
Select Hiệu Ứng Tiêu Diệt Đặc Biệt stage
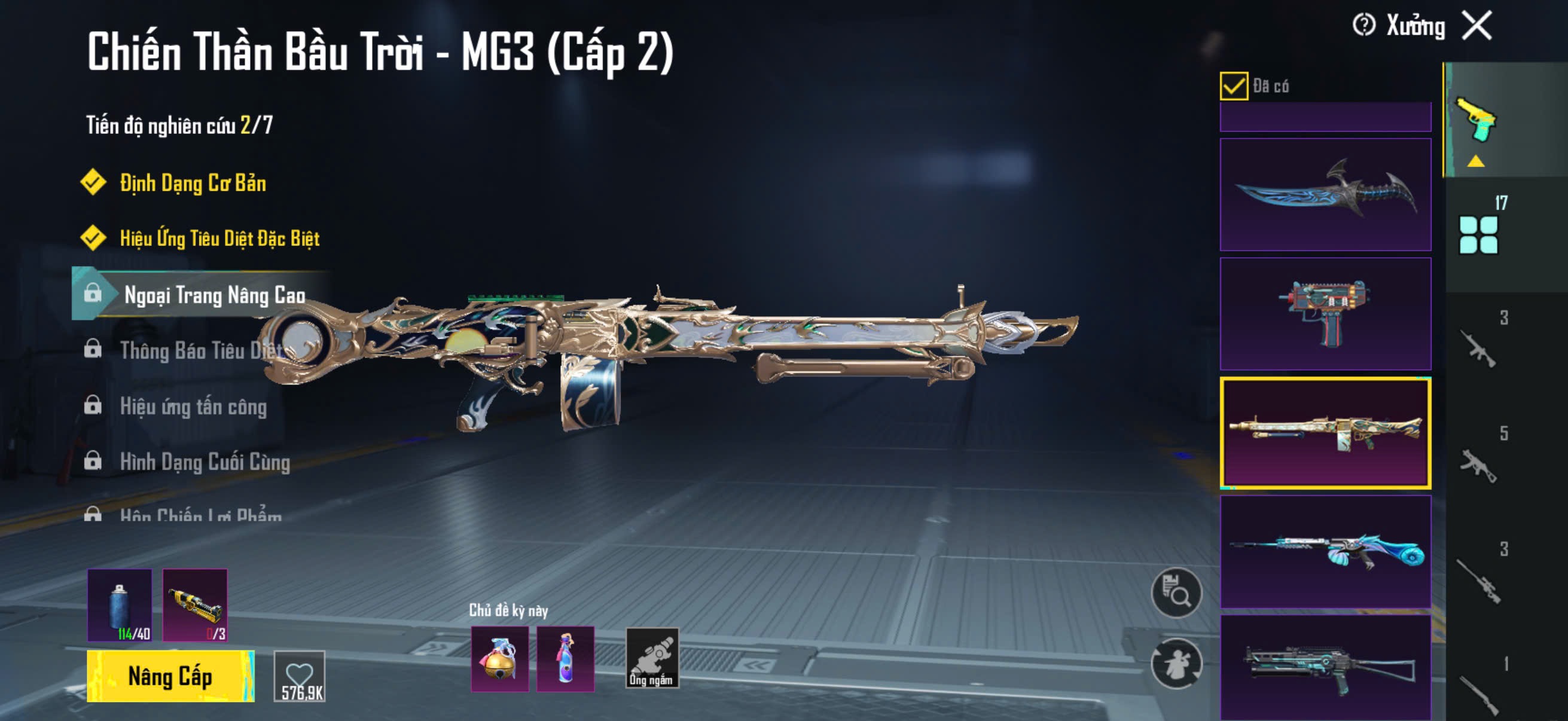coord(219,238)
